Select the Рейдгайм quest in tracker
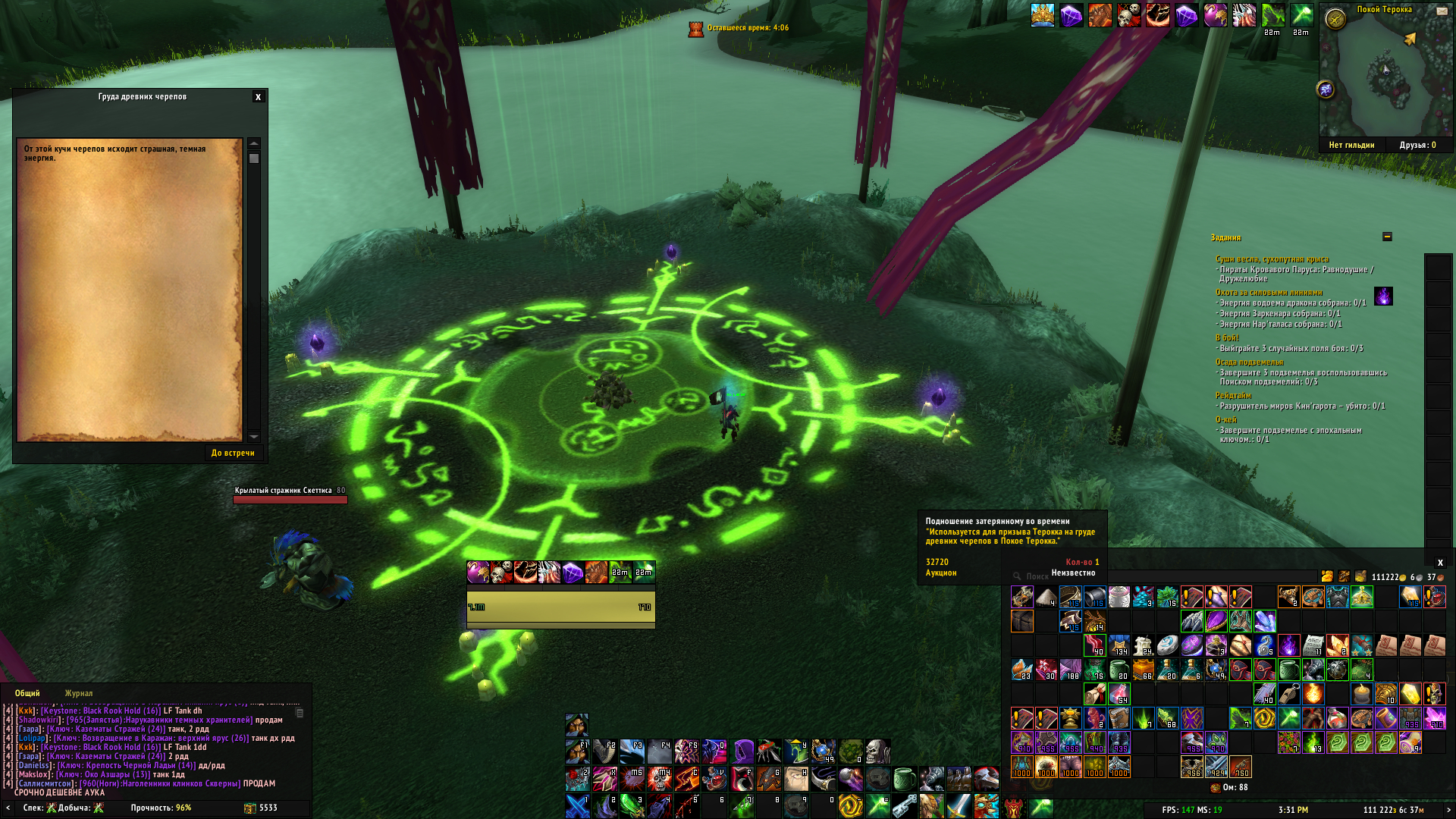Image resolution: width=1456 pixels, height=819 pixels. [x=1234, y=396]
